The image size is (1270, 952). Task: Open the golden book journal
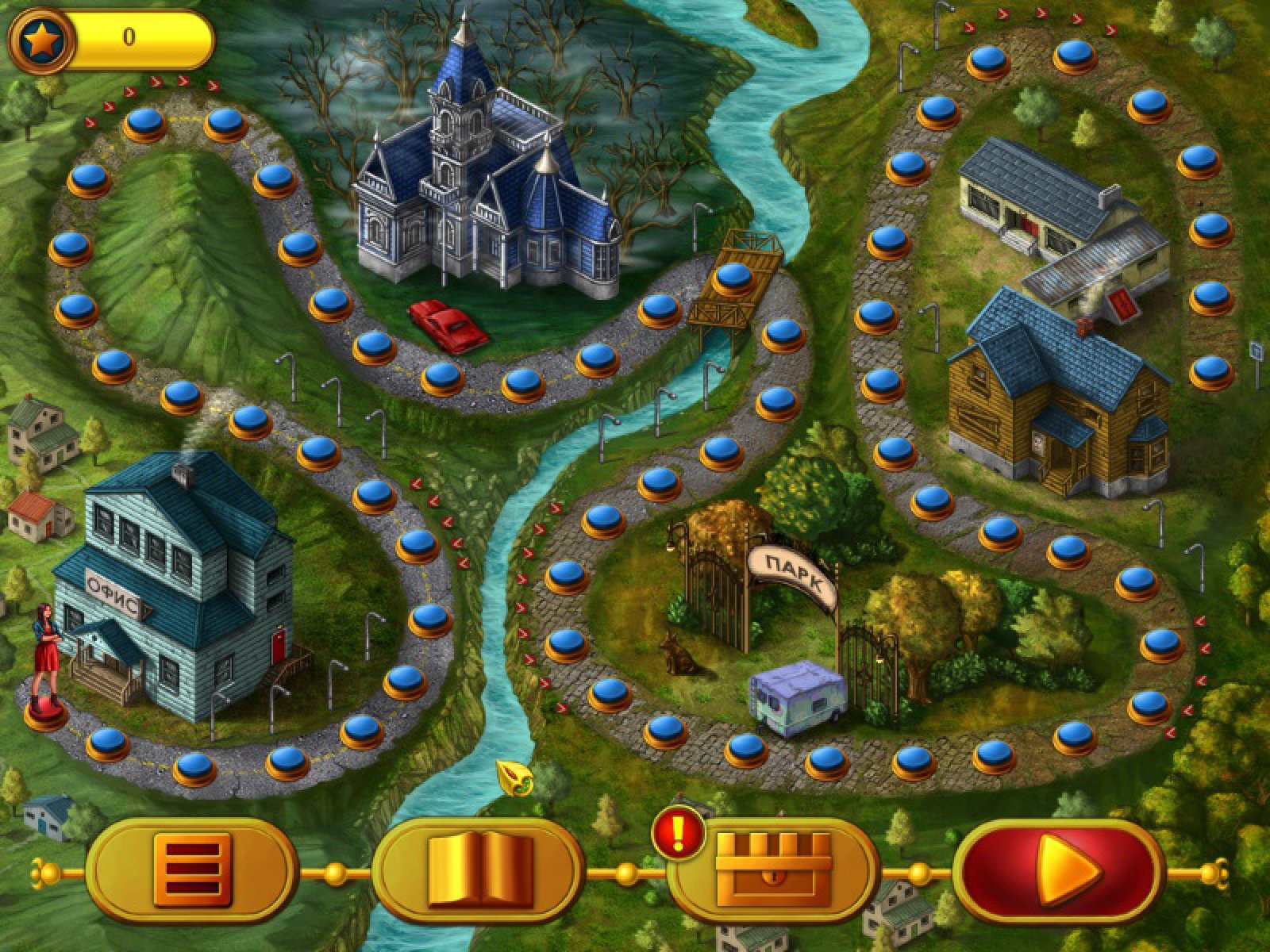click(479, 872)
